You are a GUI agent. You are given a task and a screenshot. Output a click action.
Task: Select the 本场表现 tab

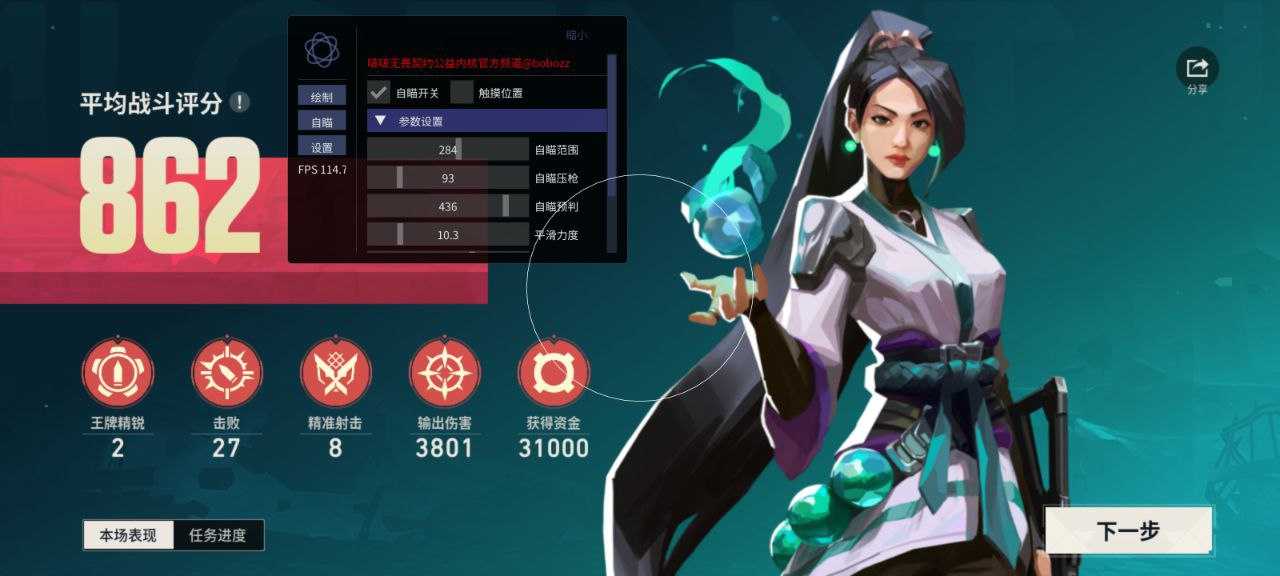(129, 535)
